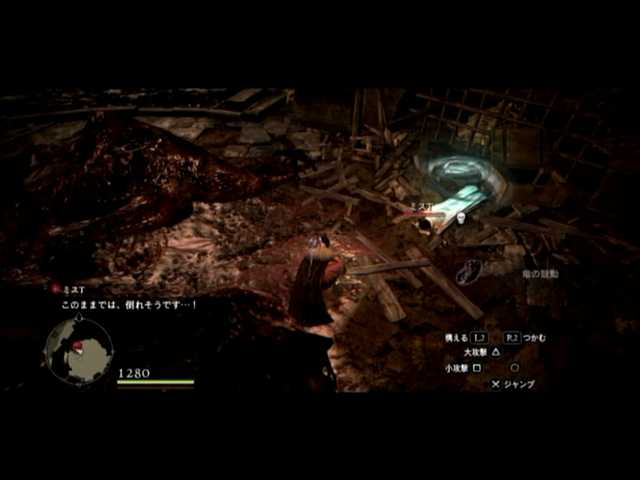Select the red pawn icon beside ミスT's dialogue

pos(56,288)
